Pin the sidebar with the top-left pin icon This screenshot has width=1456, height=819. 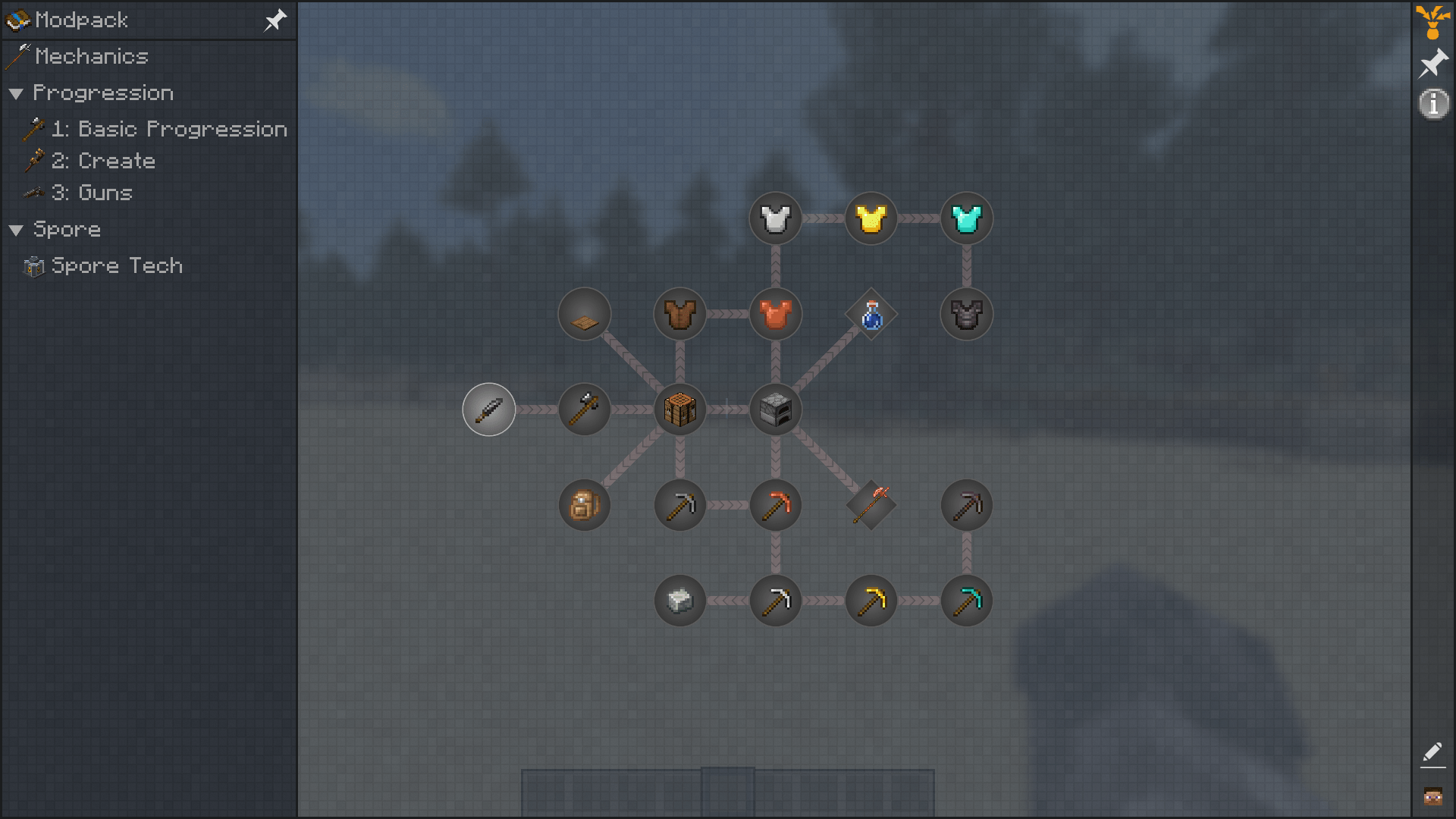275,20
